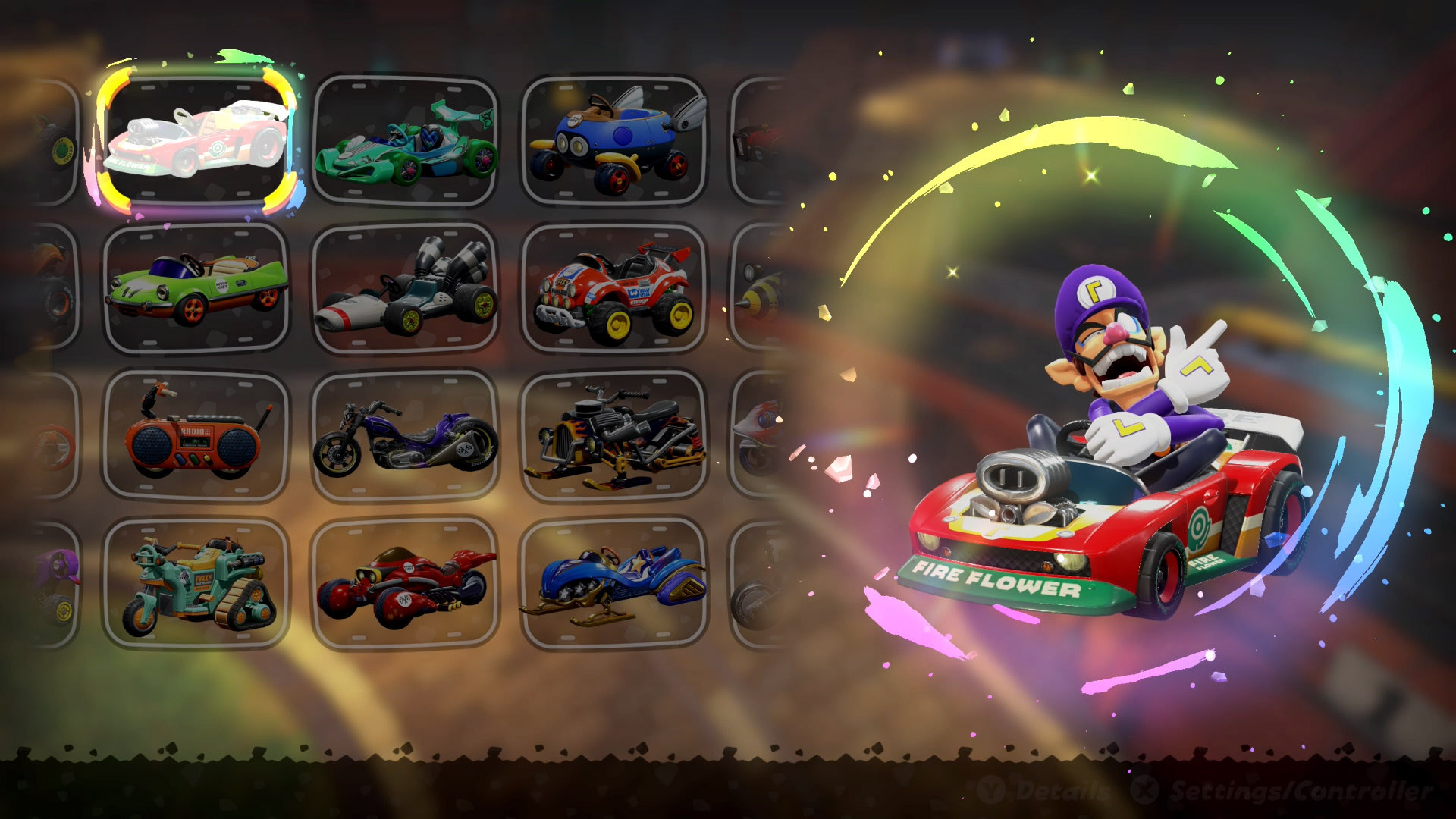Pick the orange radio boombox vehicle
Image resolution: width=1456 pixels, height=819 pixels.
pyautogui.click(x=196, y=436)
